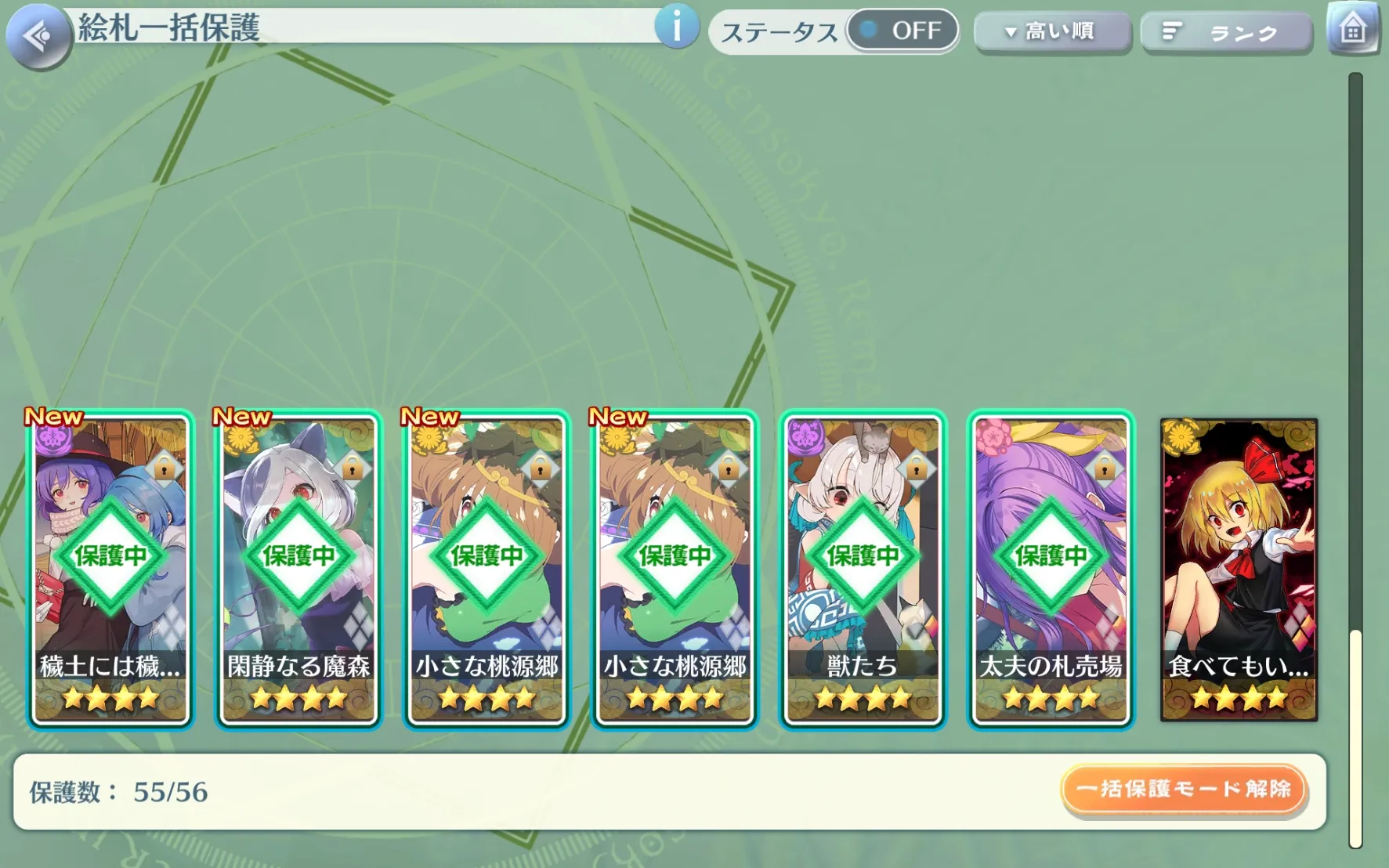The width and height of the screenshot is (1389, 868).
Task: Change sort order via 高い順 button
Action: point(1052,32)
